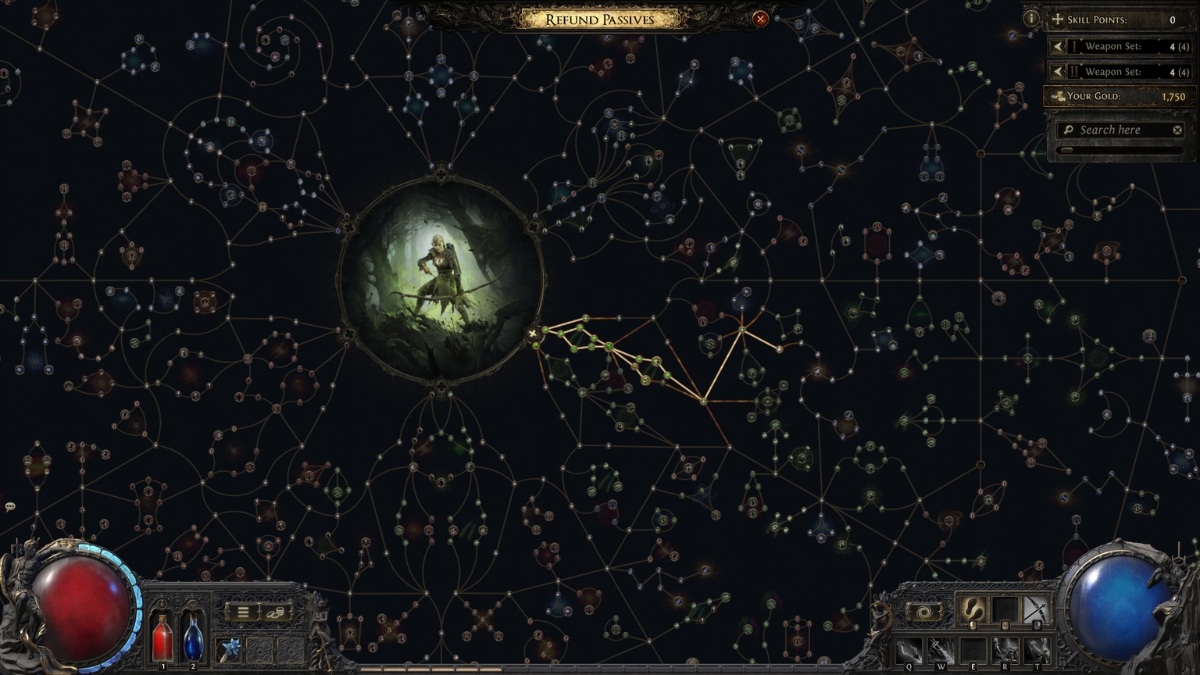Select the bow attack skill slot
Screen dimensions: 1200x675
point(1035,609)
